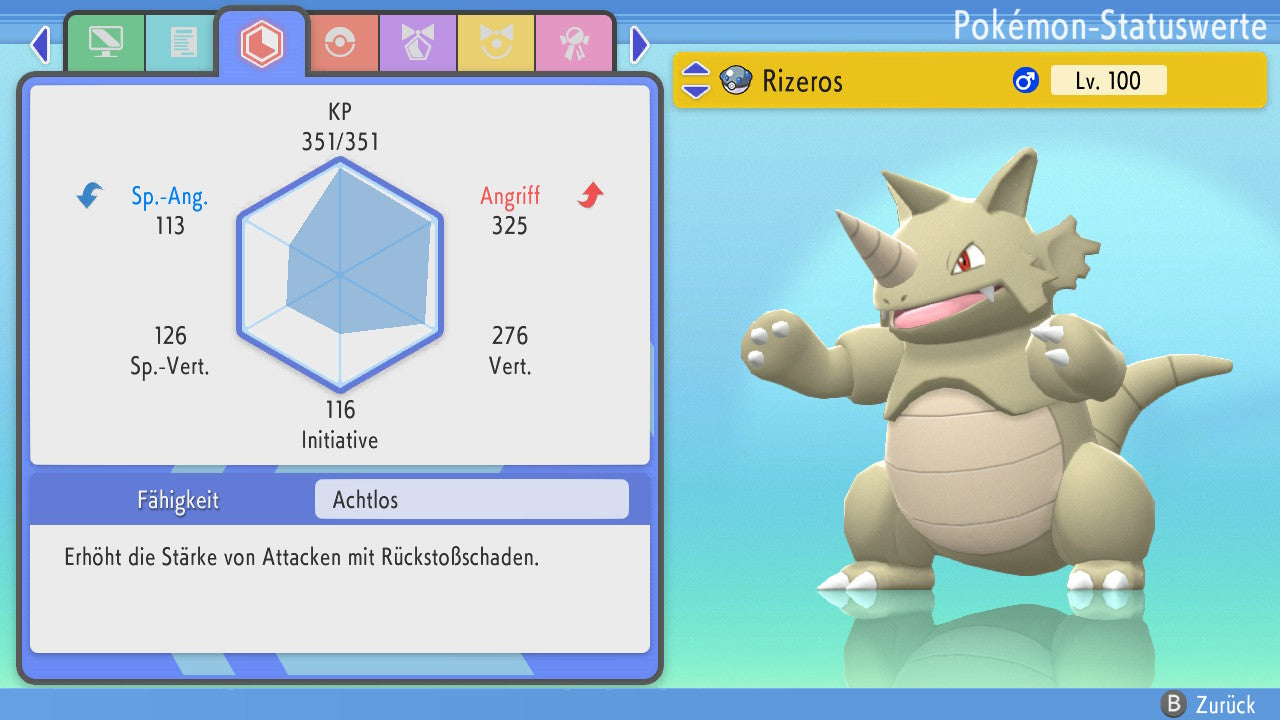1280x720 pixels.
Task: Go back with the Zurück button
Action: coord(1208,704)
